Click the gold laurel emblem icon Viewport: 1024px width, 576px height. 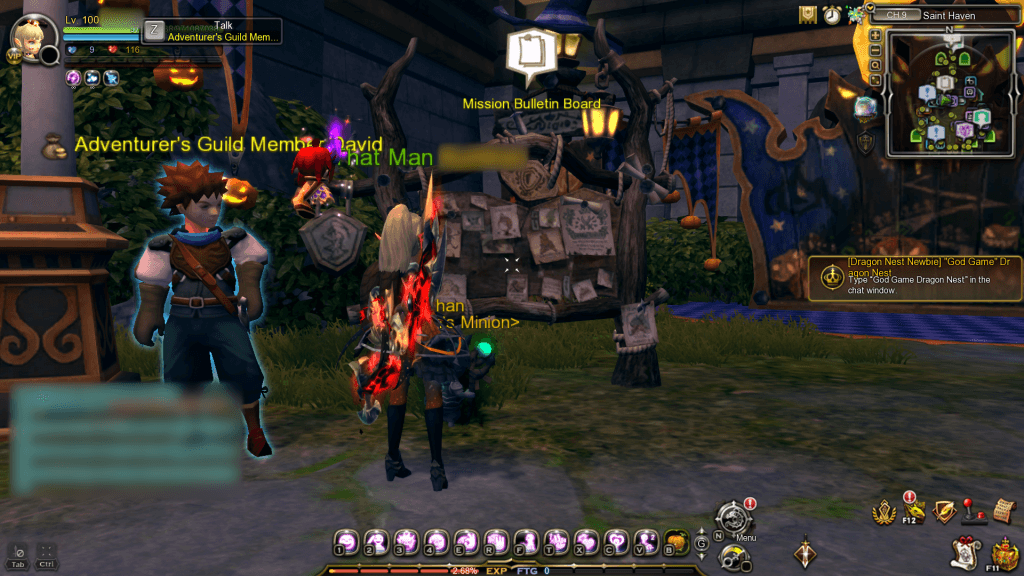[884, 513]
